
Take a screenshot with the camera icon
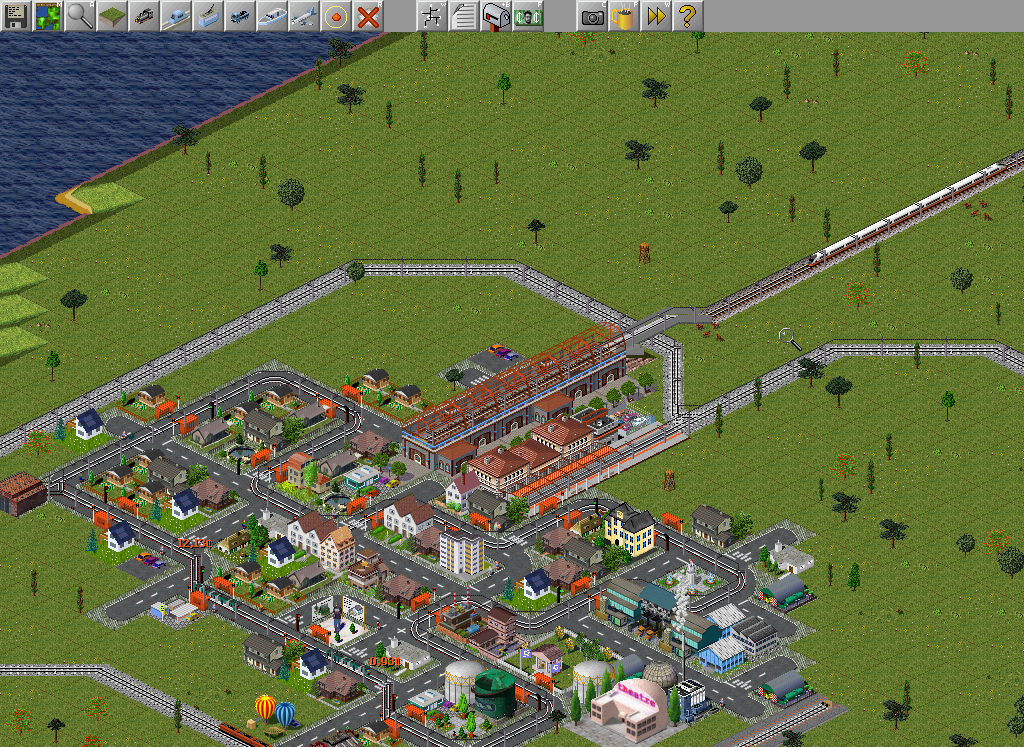point(592,16)
